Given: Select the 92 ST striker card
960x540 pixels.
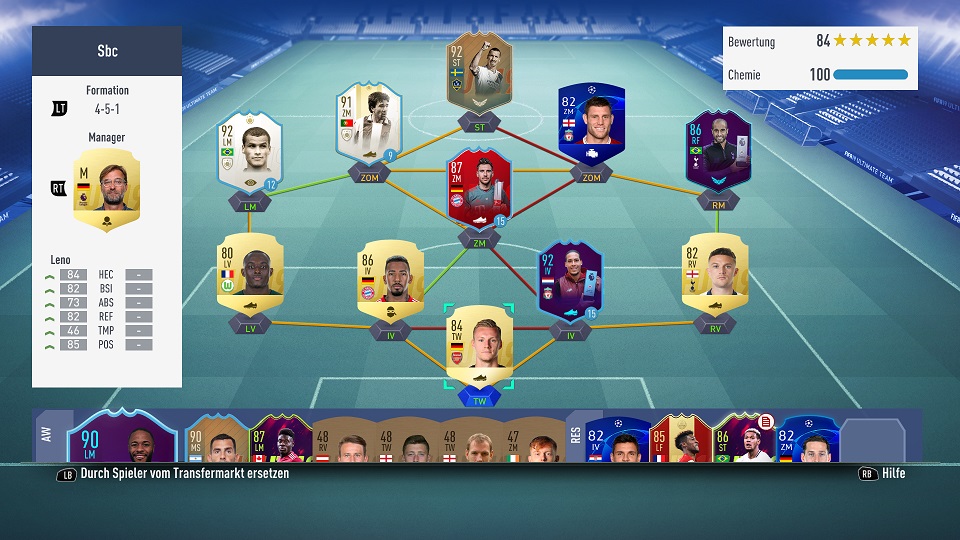Looking at the screenshot, I should coord(479,72).
